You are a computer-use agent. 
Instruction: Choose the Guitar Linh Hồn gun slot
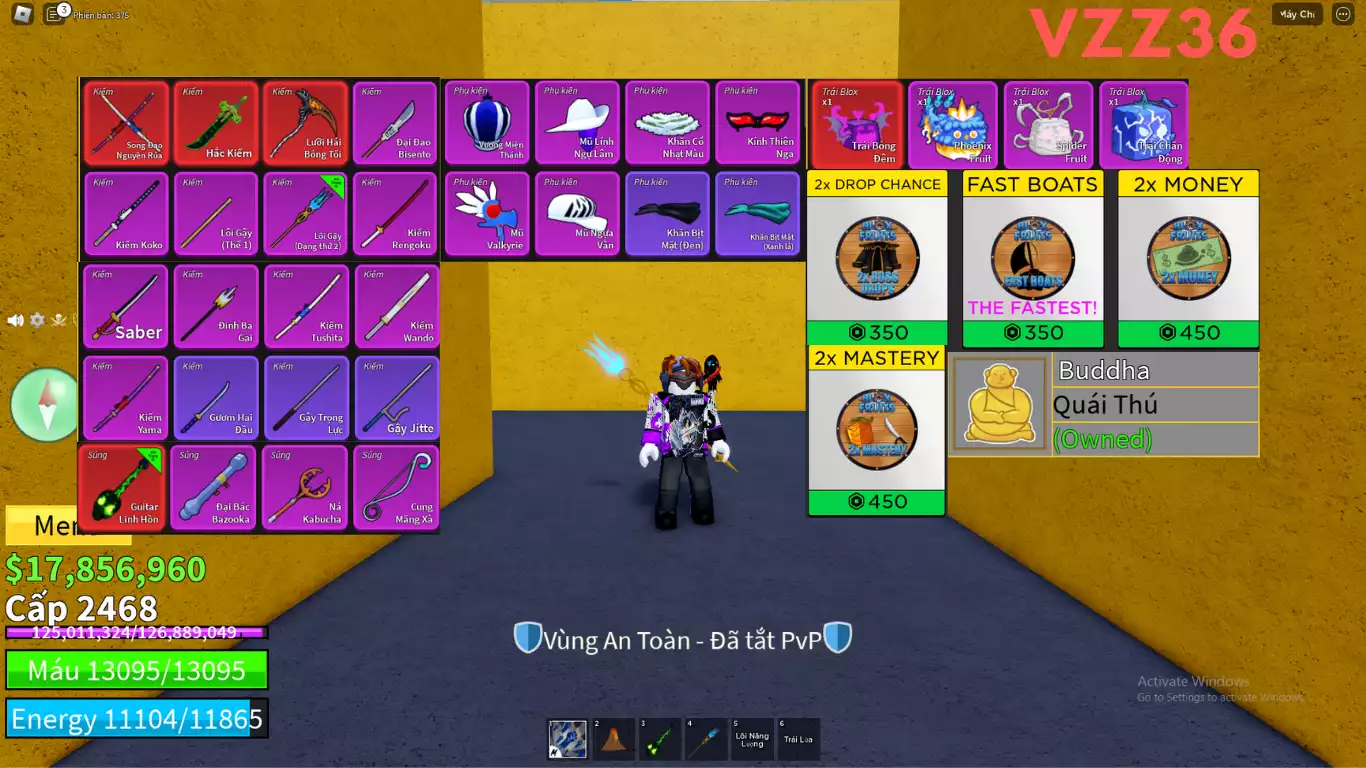point(123,488)
